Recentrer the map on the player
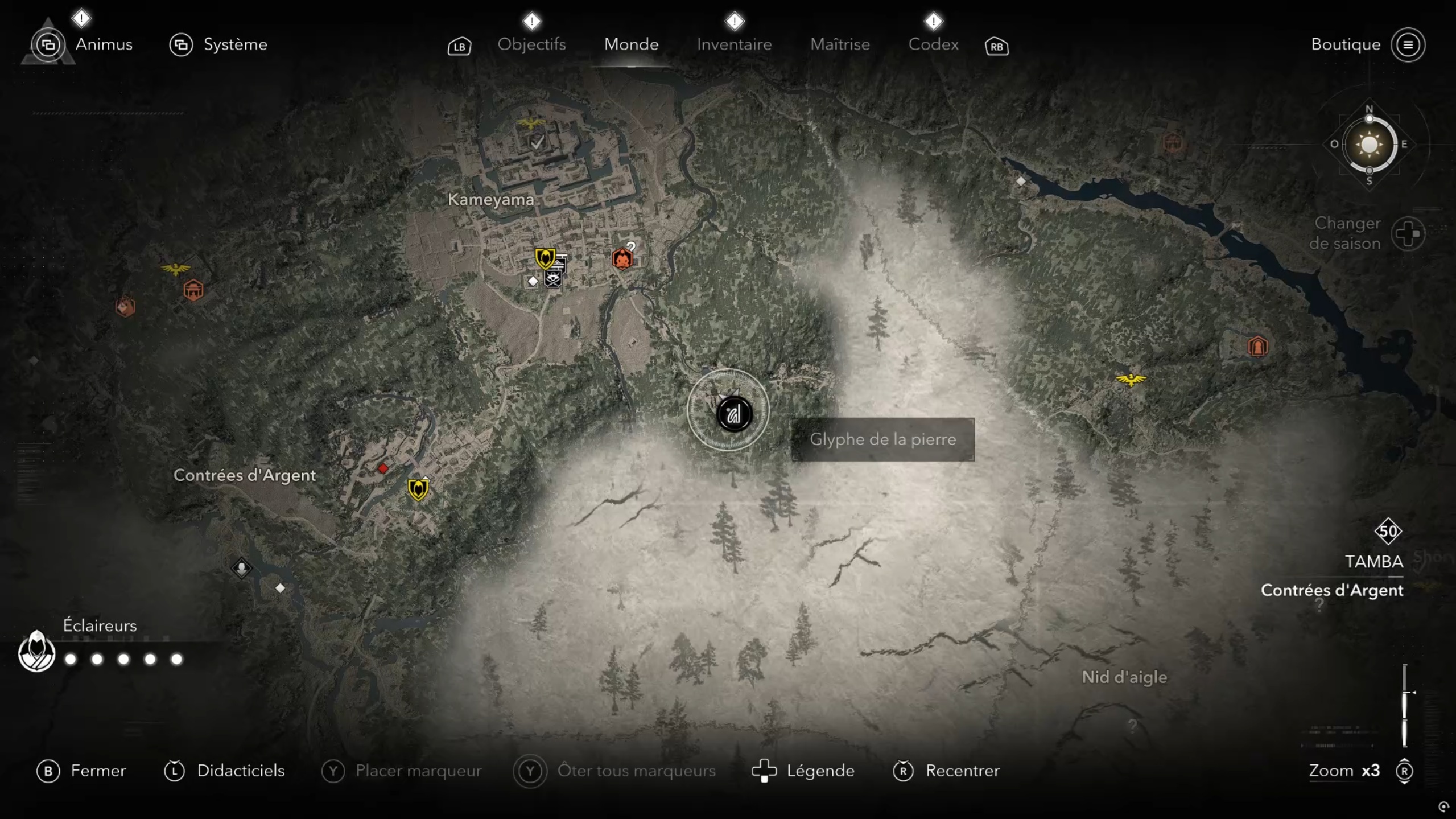This screenshot has height=819, width=1456. [962, 771]
